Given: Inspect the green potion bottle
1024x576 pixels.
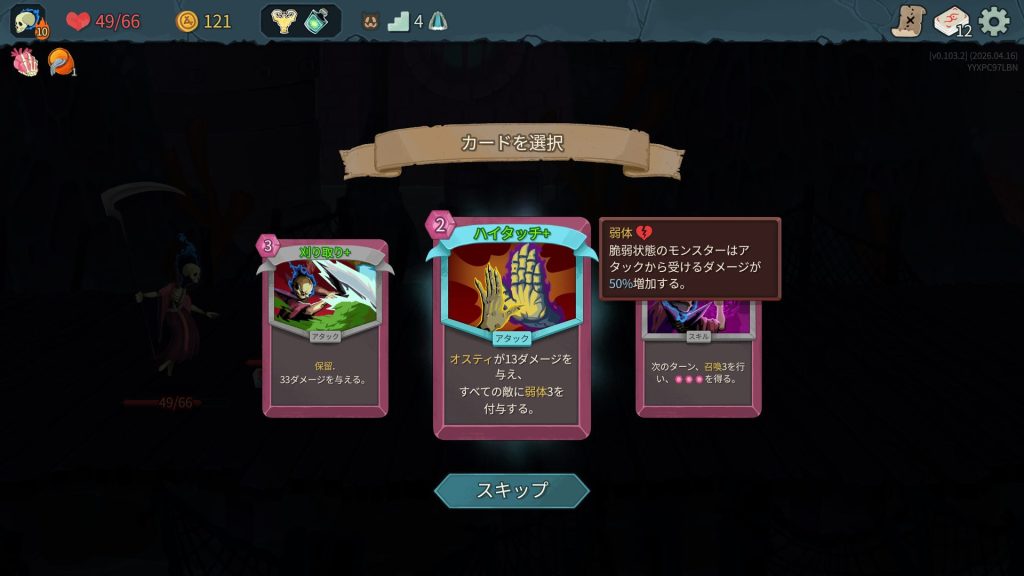Looking at the screenshot, I should coord(317,21).
